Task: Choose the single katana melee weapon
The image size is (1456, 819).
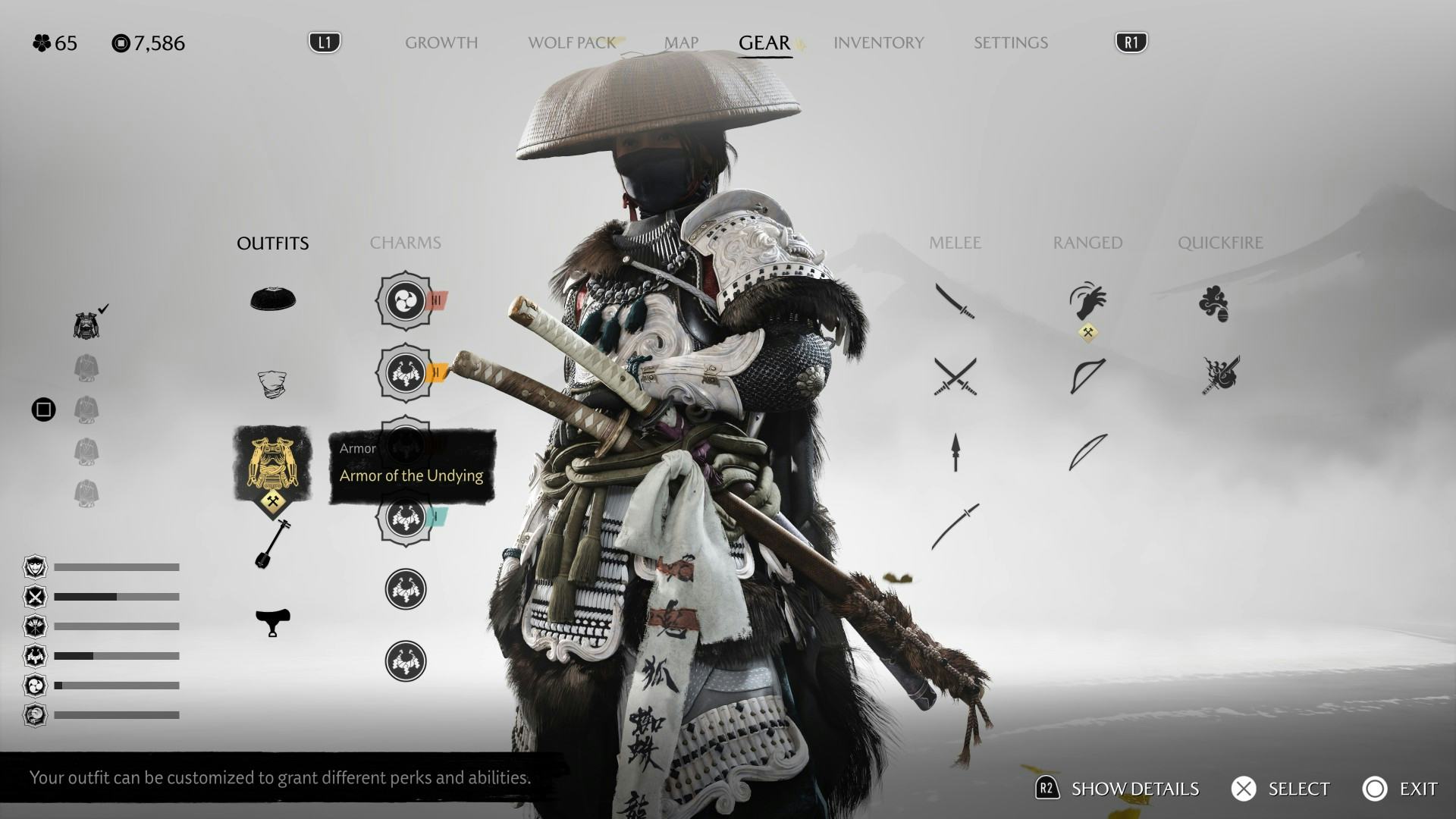Action: pos(955,301)
